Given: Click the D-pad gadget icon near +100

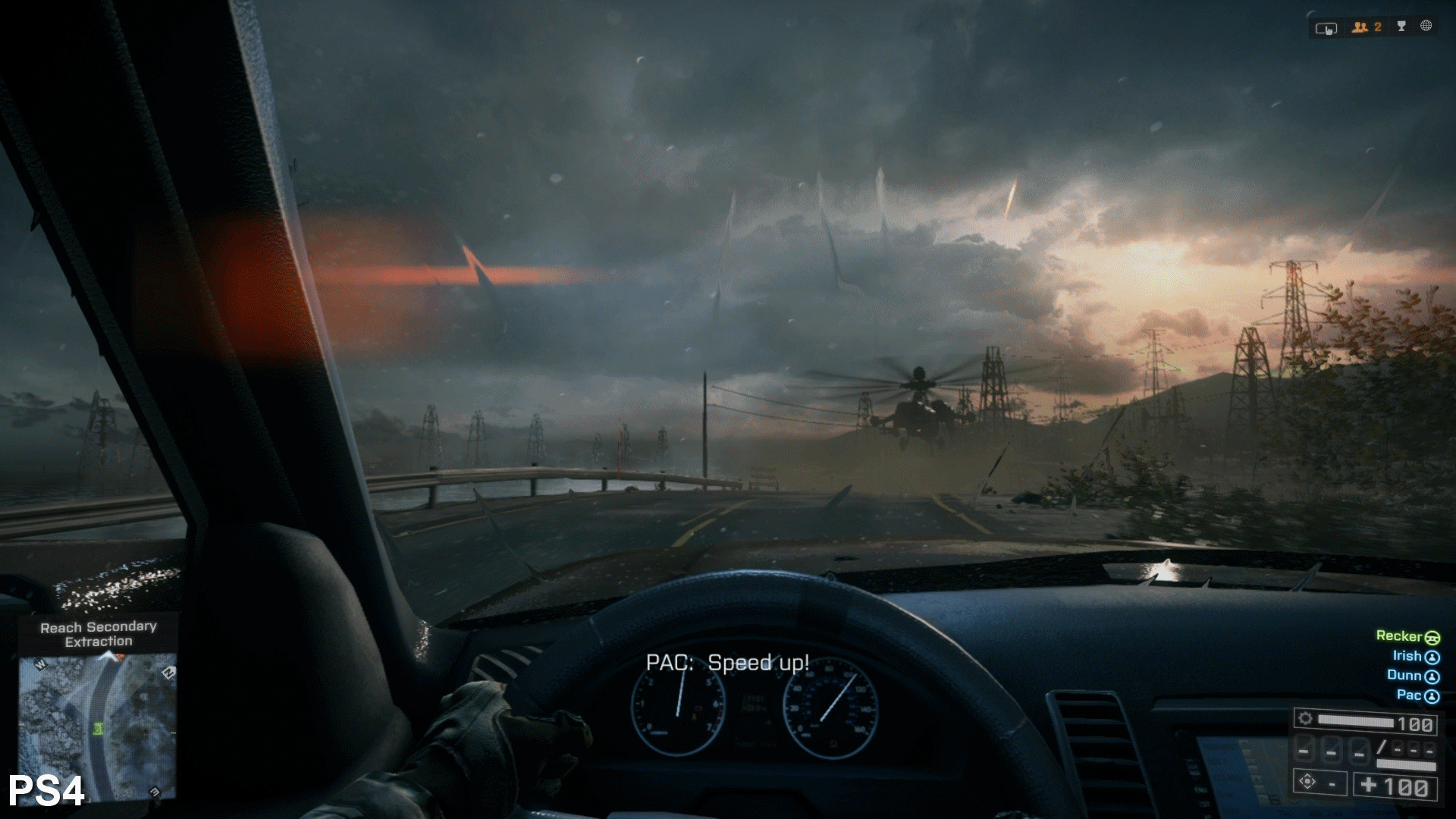Looking at the screenshot, I should 1307,782.
